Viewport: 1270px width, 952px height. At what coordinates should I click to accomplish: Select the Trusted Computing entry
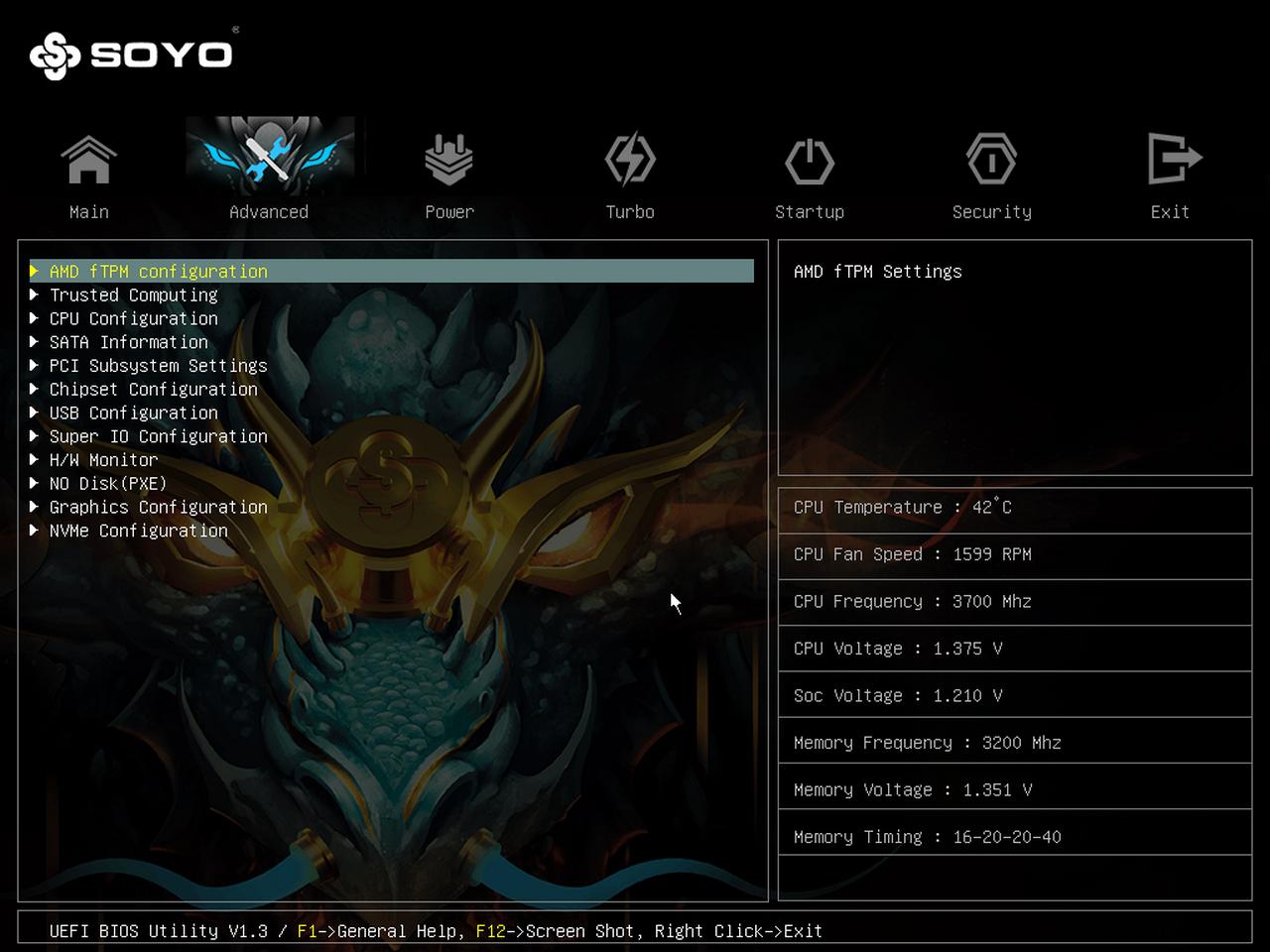click(x=134, y=296)
